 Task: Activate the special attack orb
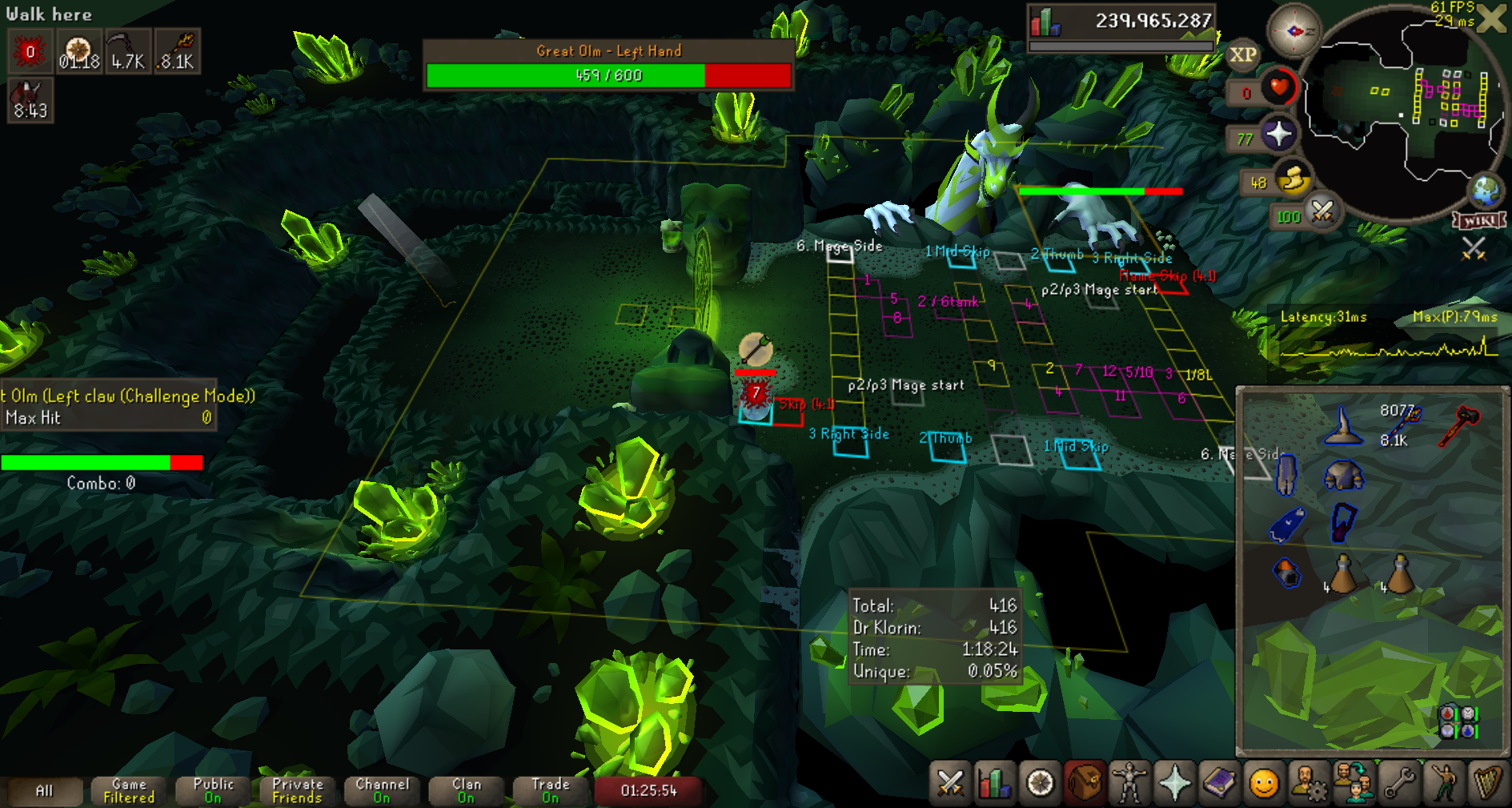pyautogui.click(x=1322, y=212)
